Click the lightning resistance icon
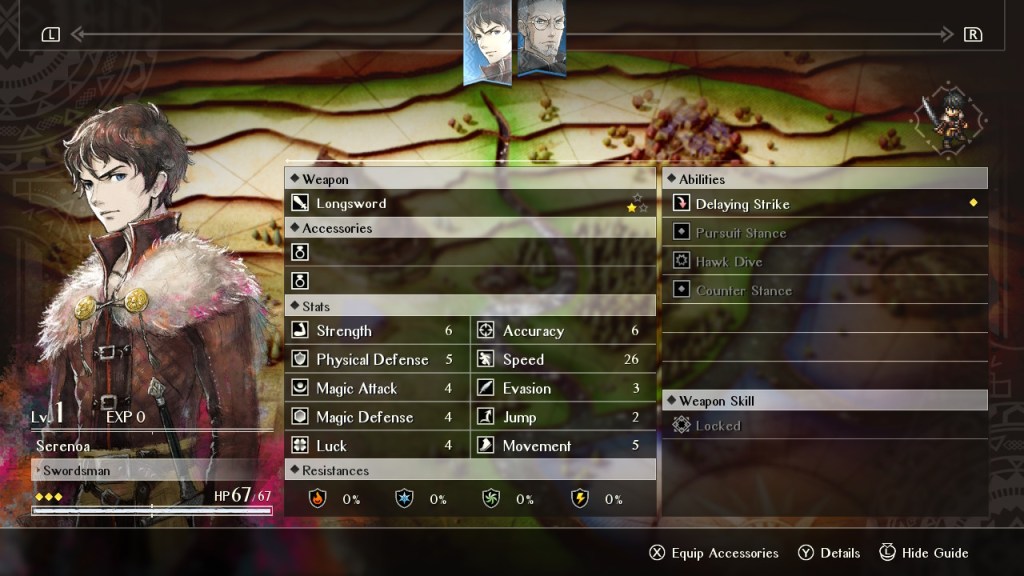 pyautogui.click(x=579, y=498)
